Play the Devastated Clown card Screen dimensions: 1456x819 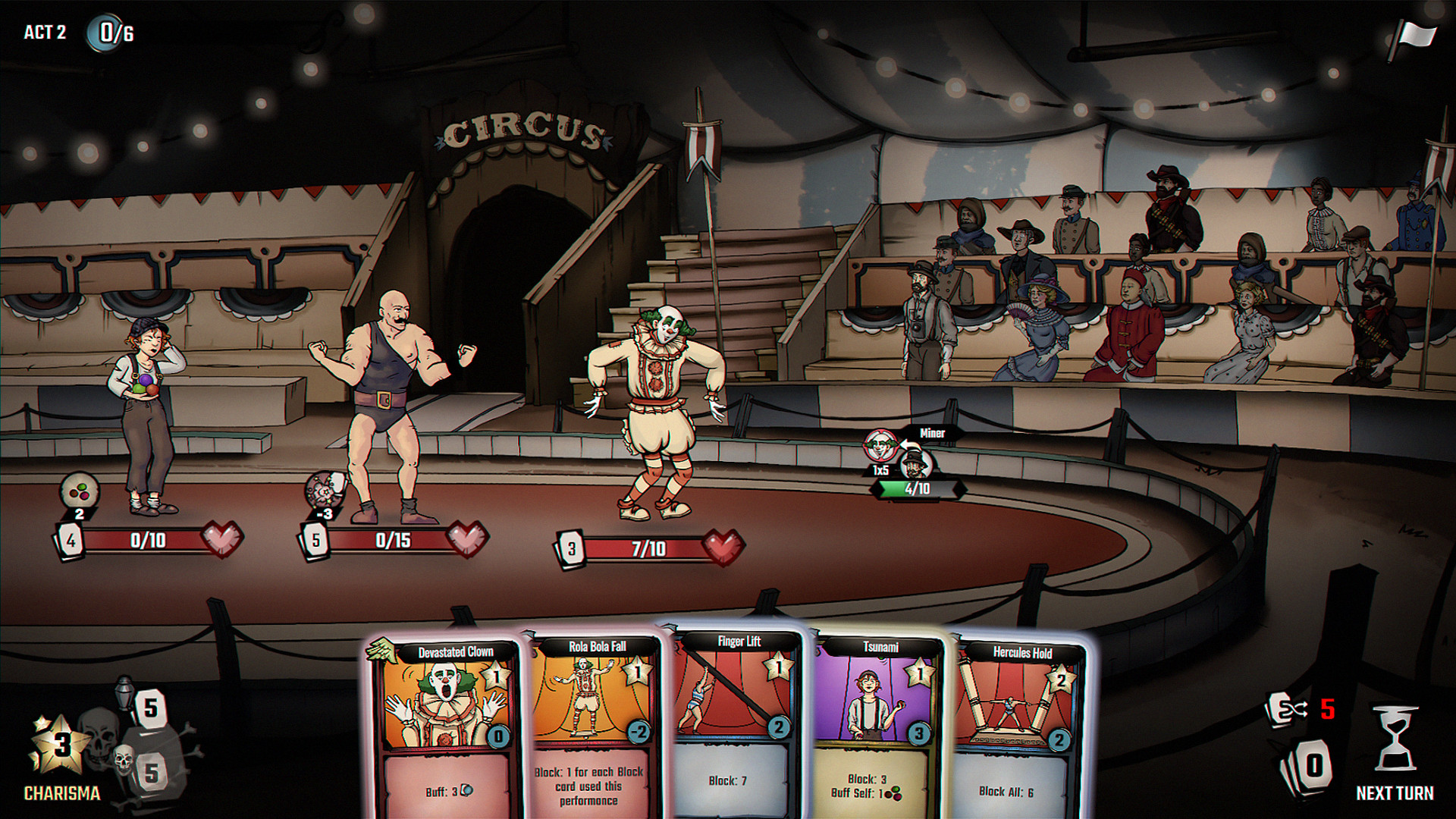tap(446, 728)
